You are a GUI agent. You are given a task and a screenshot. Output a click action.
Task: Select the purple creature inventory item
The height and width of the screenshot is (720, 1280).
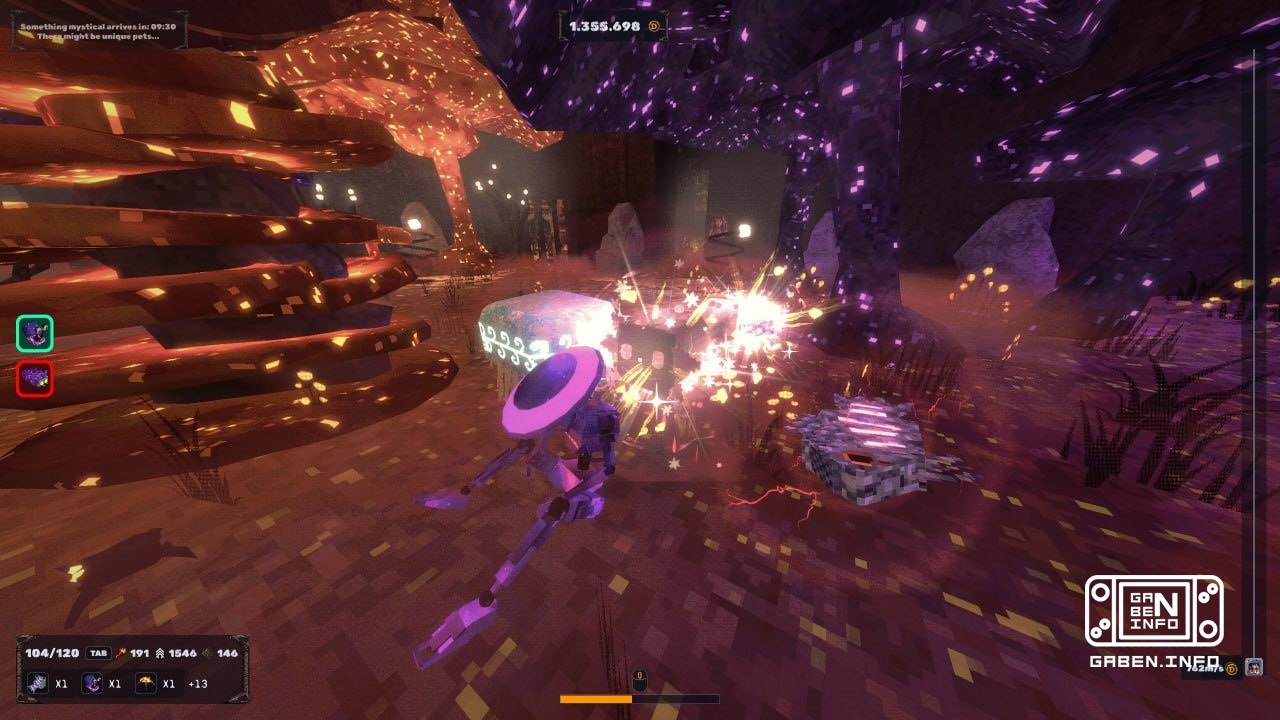point(91,683)
